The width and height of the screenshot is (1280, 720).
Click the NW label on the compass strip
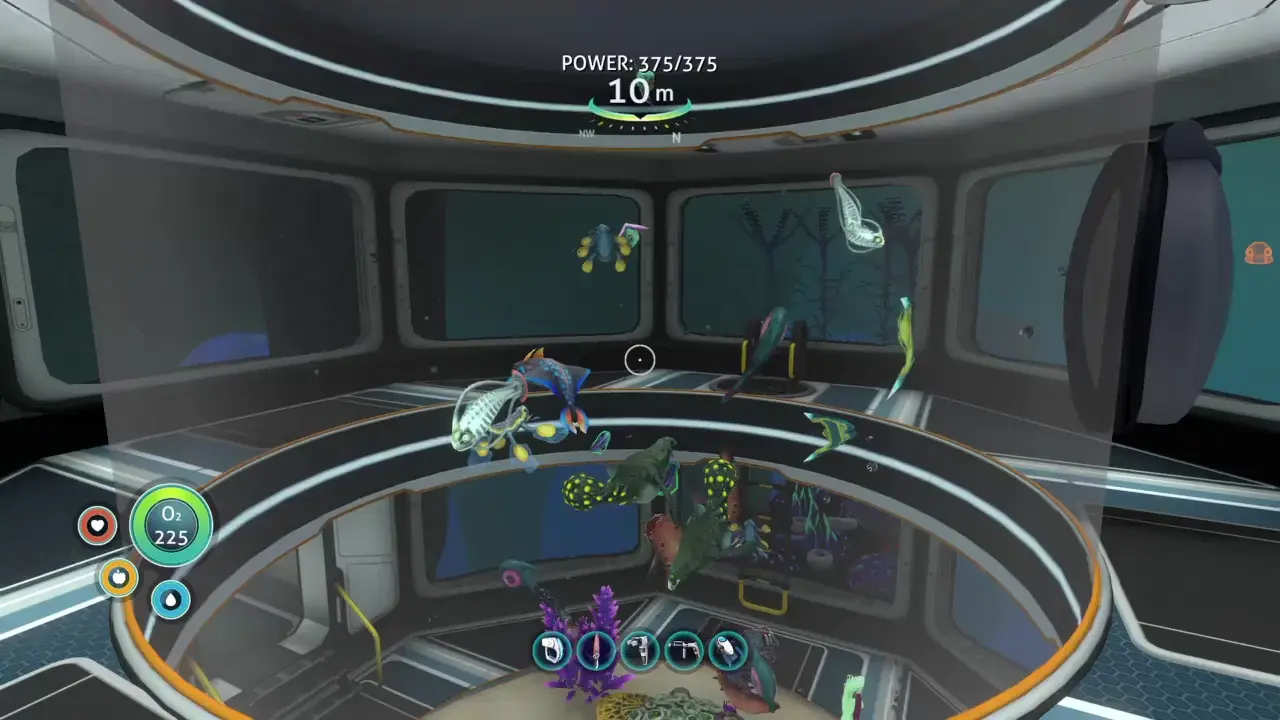588,131
